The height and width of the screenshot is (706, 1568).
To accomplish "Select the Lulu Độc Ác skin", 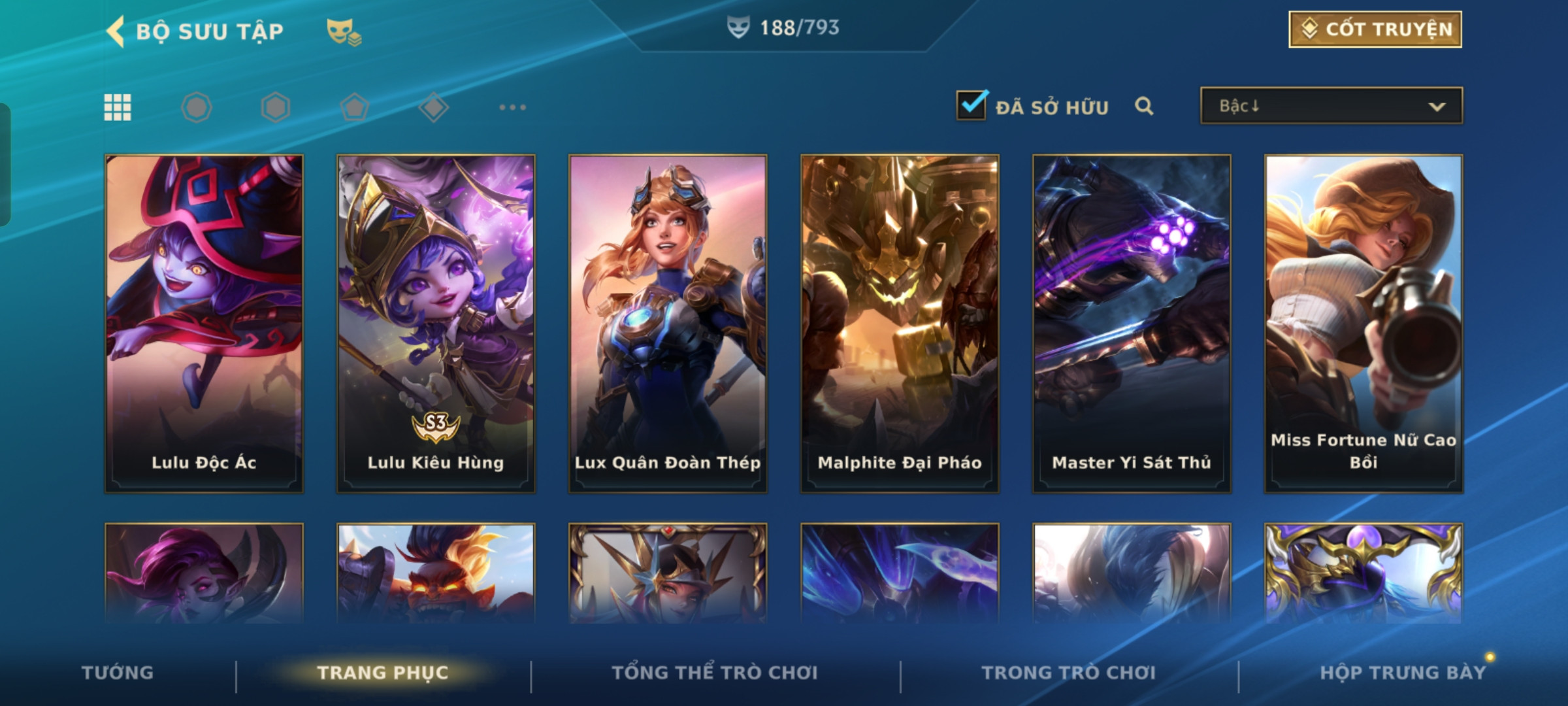I will click(x=204, y=323).
